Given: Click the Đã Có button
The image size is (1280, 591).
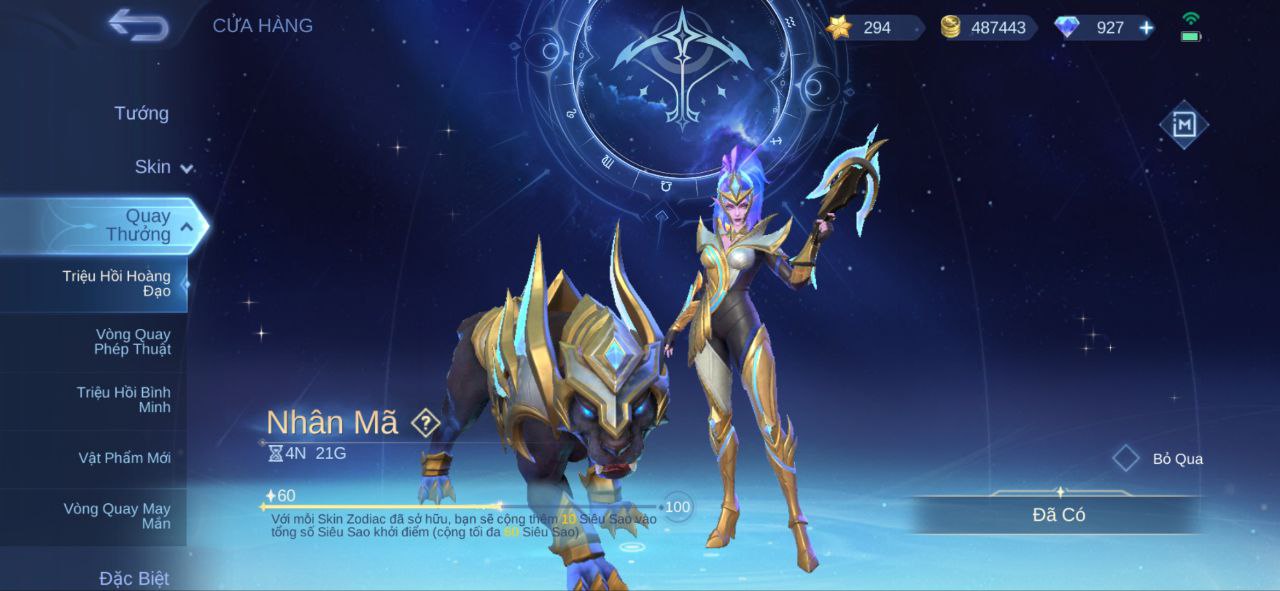Looking at the screenshot, I should tap(1058, 515).
